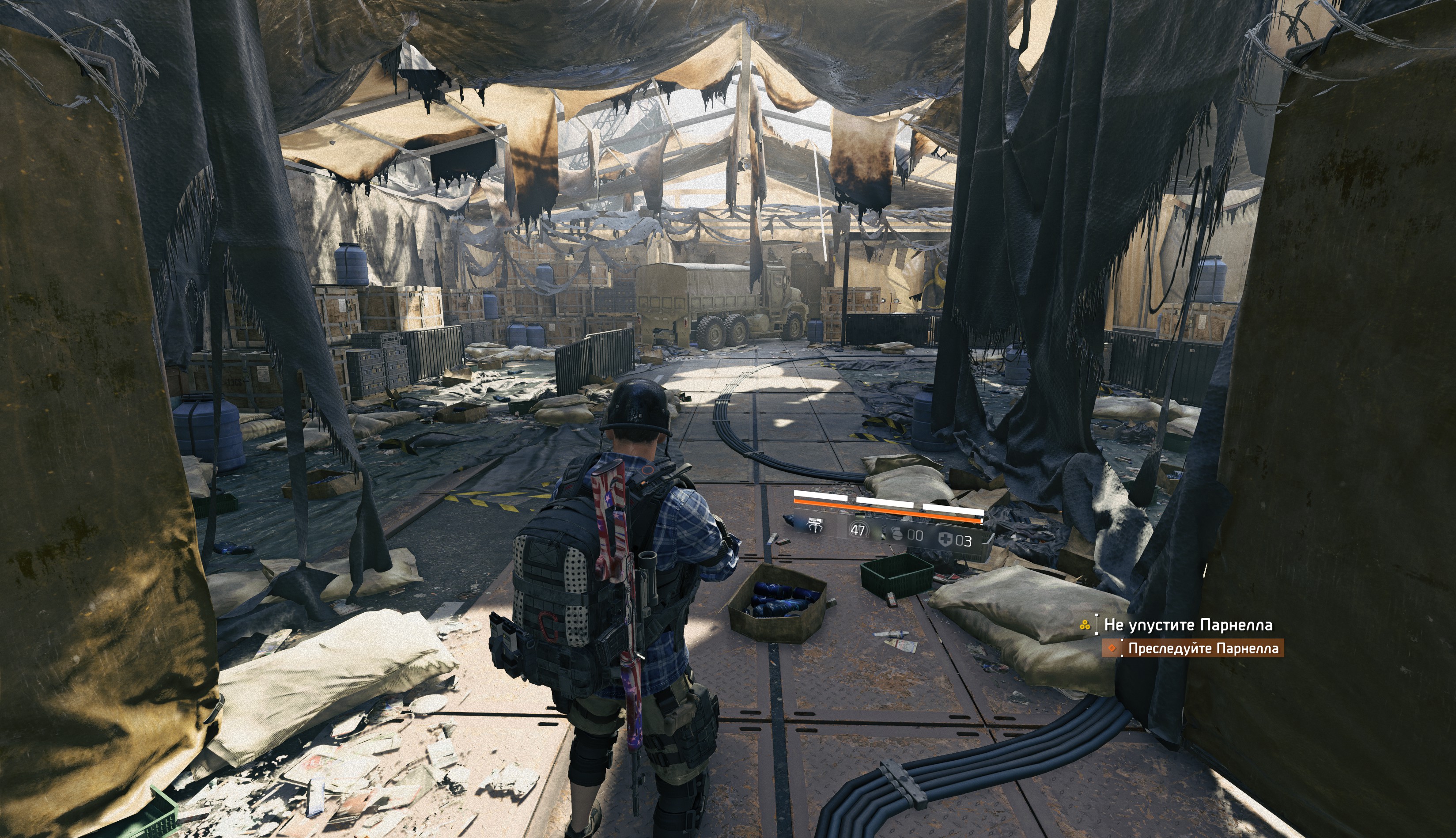Open the mission "Не упустите Парнелла"

click(1187, 625)
